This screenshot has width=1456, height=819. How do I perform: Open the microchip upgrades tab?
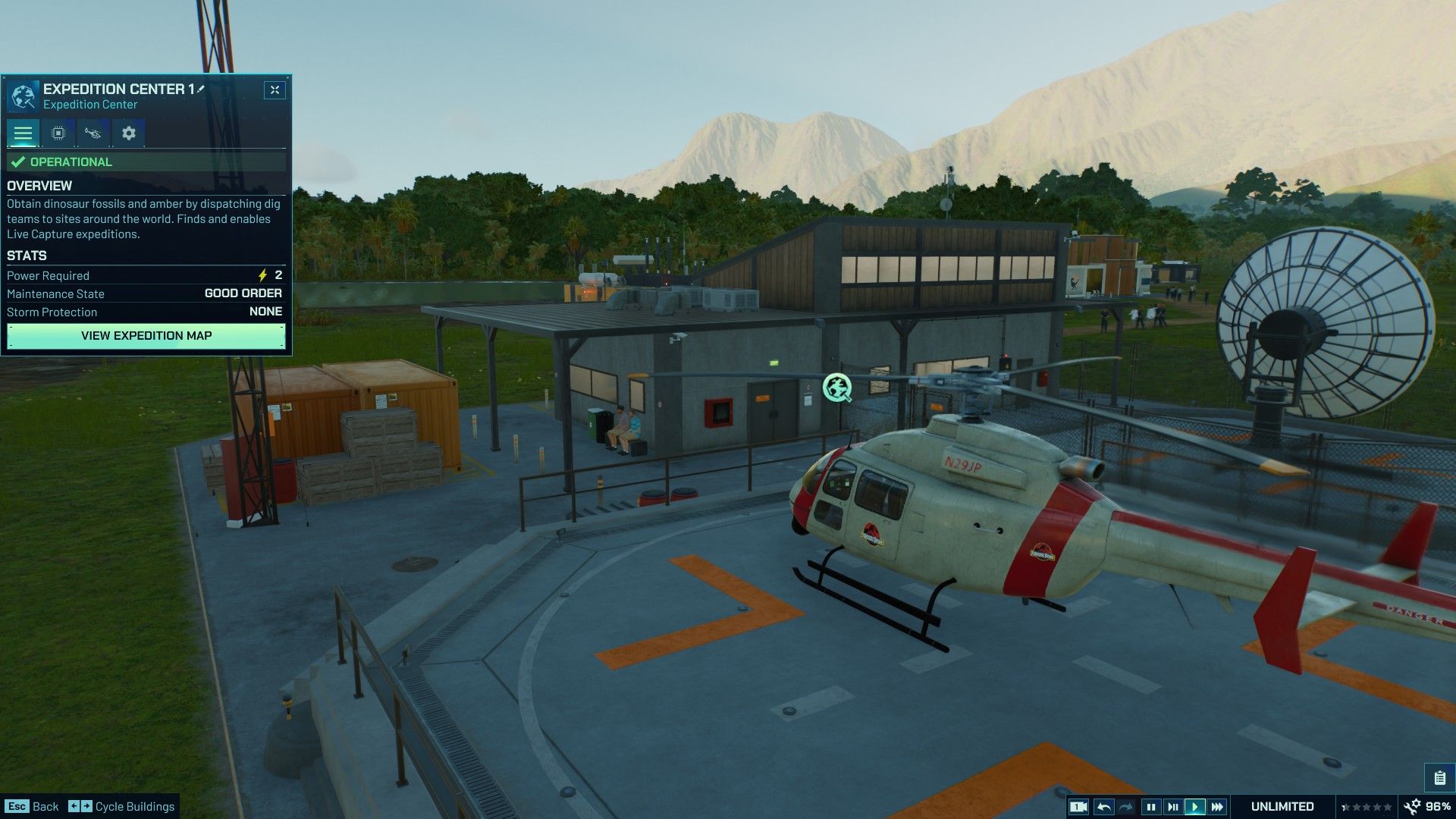pos(58,133)
